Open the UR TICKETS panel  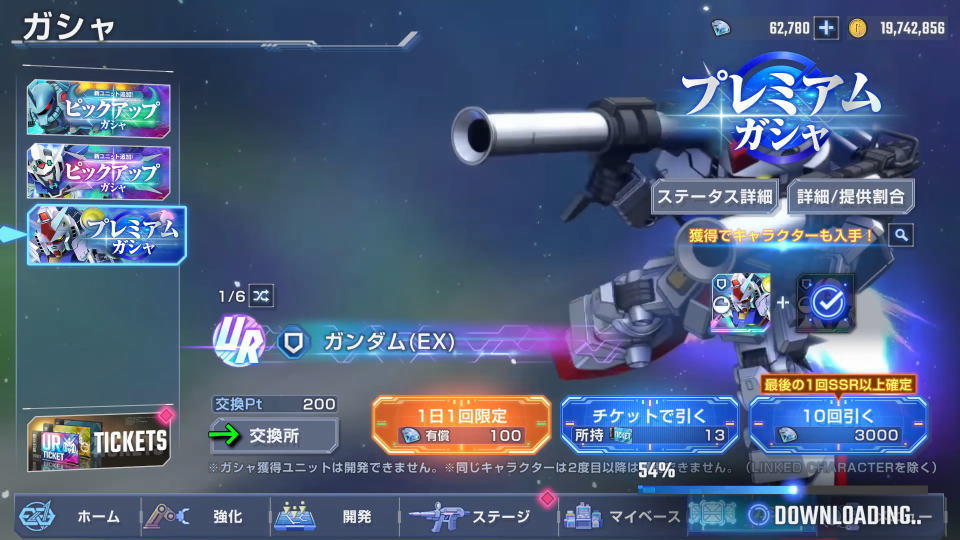coord(99,441)
